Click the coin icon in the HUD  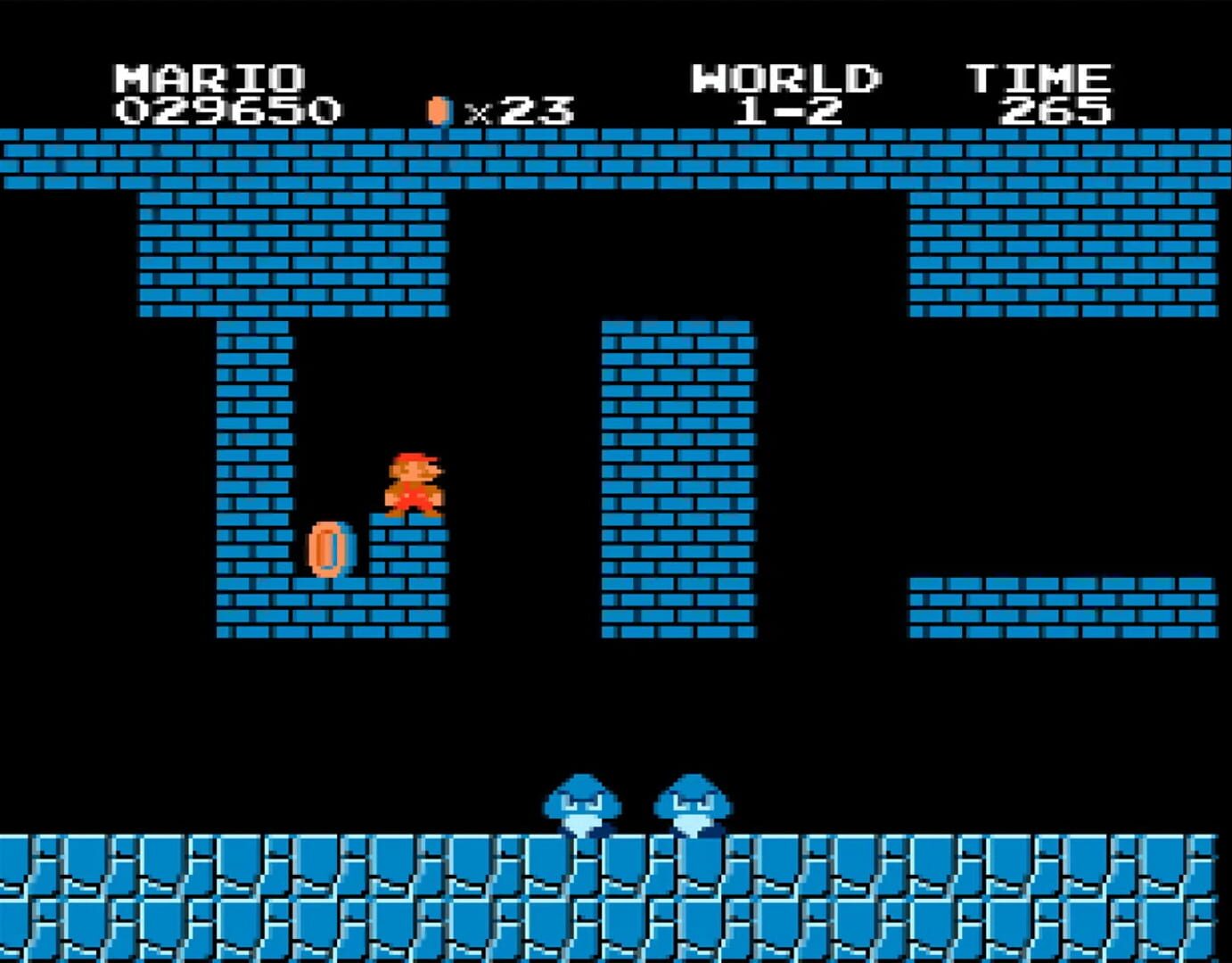click(x=437, y=109)
